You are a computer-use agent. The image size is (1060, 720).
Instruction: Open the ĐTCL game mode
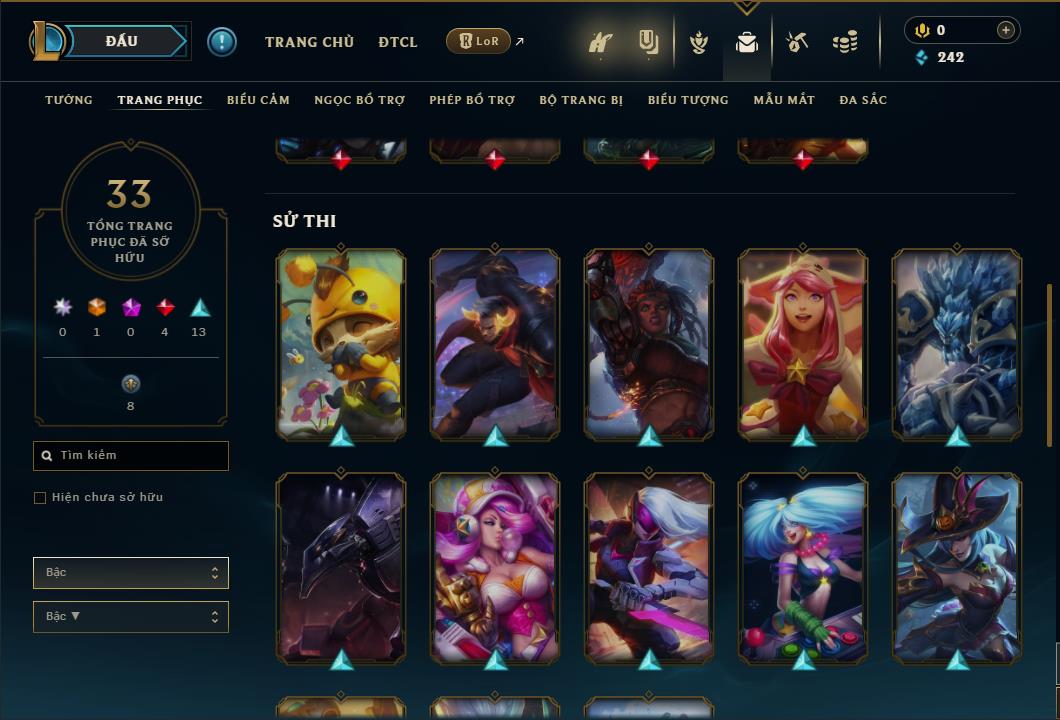pos(398,42)
